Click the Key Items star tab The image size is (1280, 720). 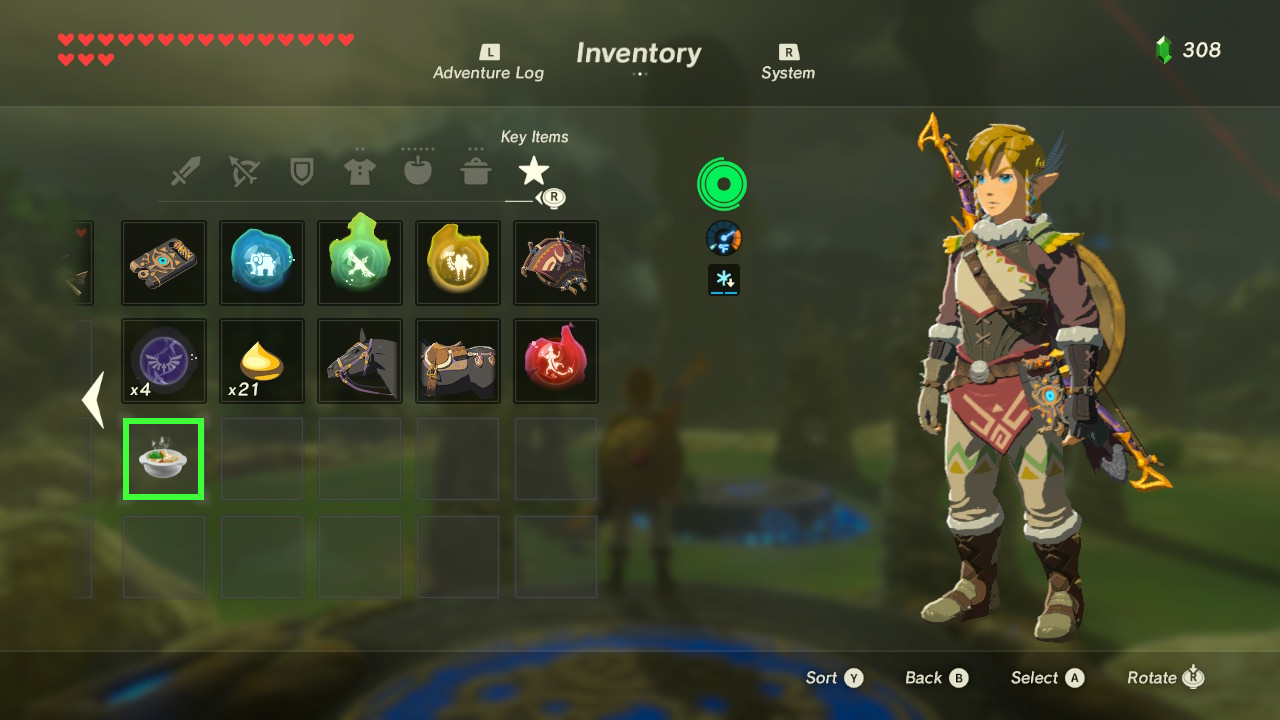coord(533,170)
